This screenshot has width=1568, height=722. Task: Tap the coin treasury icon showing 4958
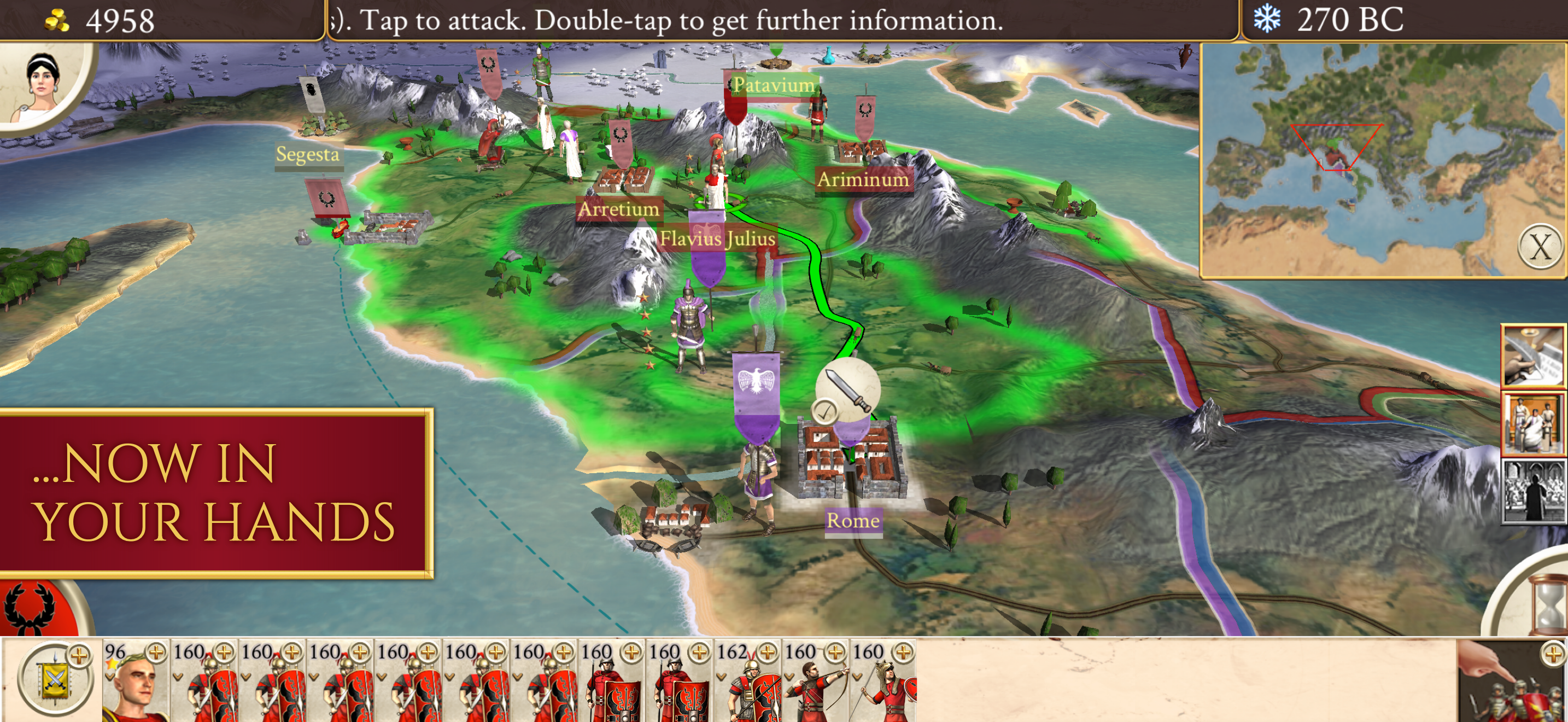[58, 20]
